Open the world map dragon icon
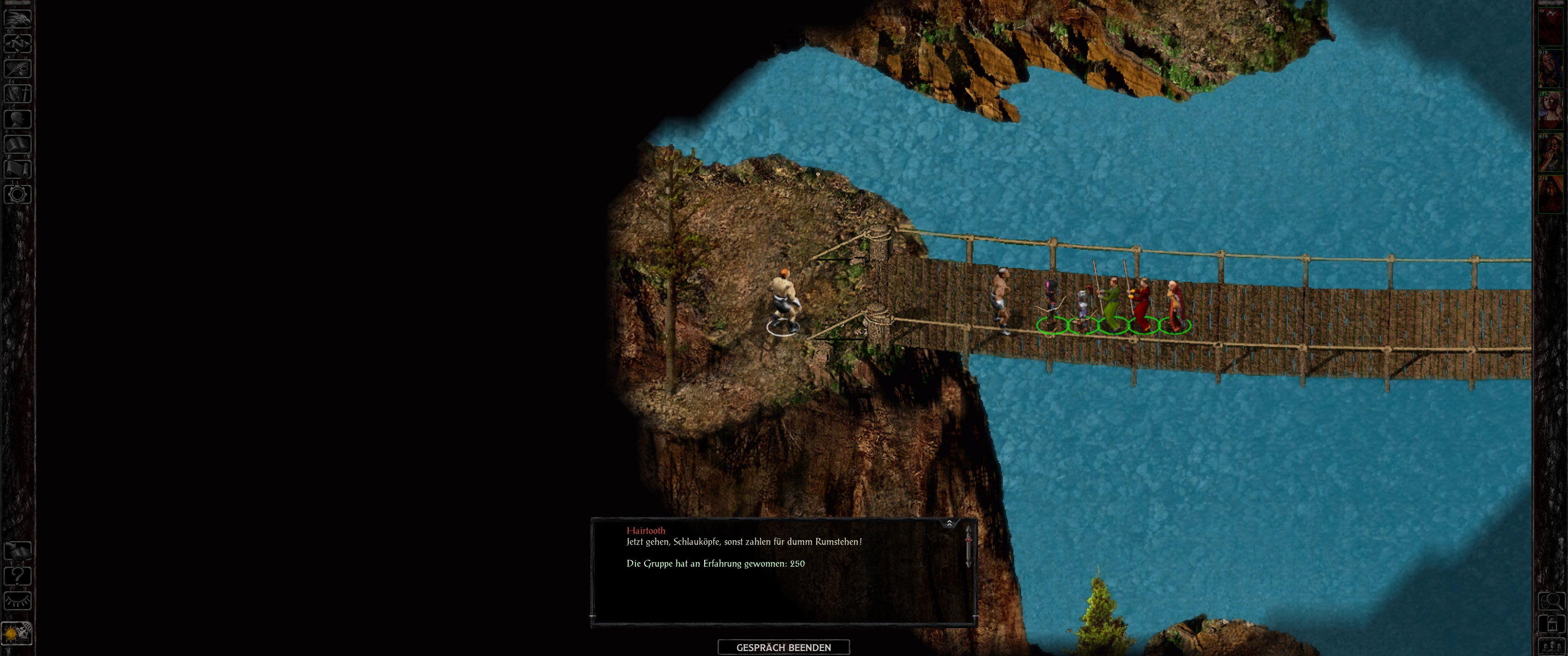 pos(18,18)
